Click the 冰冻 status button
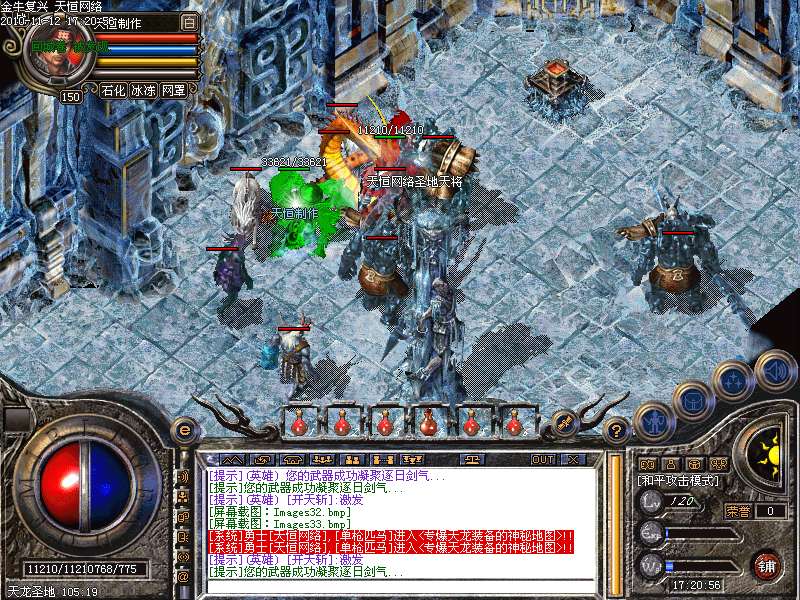Image resolution: width=800 pixels, height=600 pixels. pos(143,90)
